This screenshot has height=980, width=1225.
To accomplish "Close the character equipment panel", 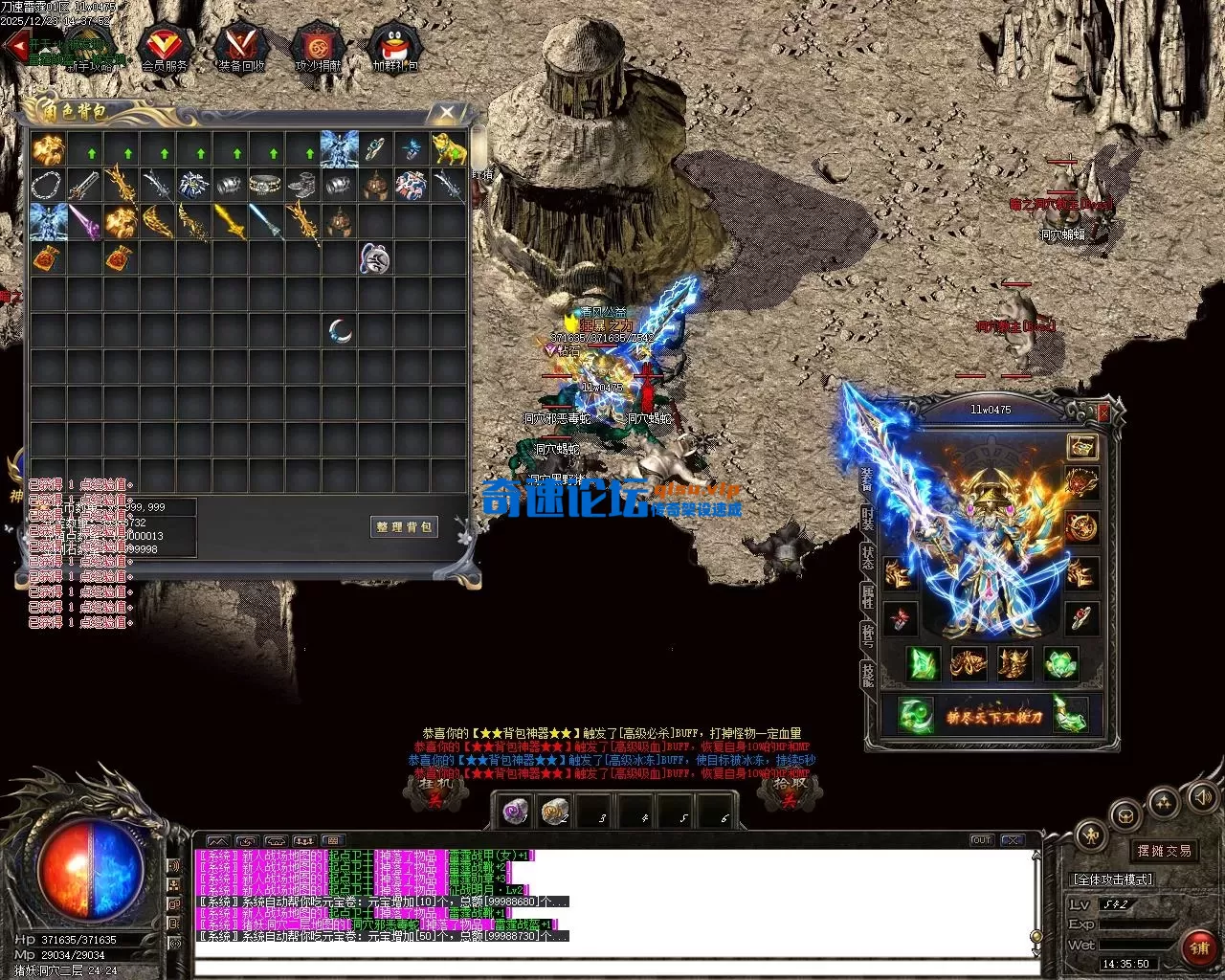I will [x=1103, y=412].
